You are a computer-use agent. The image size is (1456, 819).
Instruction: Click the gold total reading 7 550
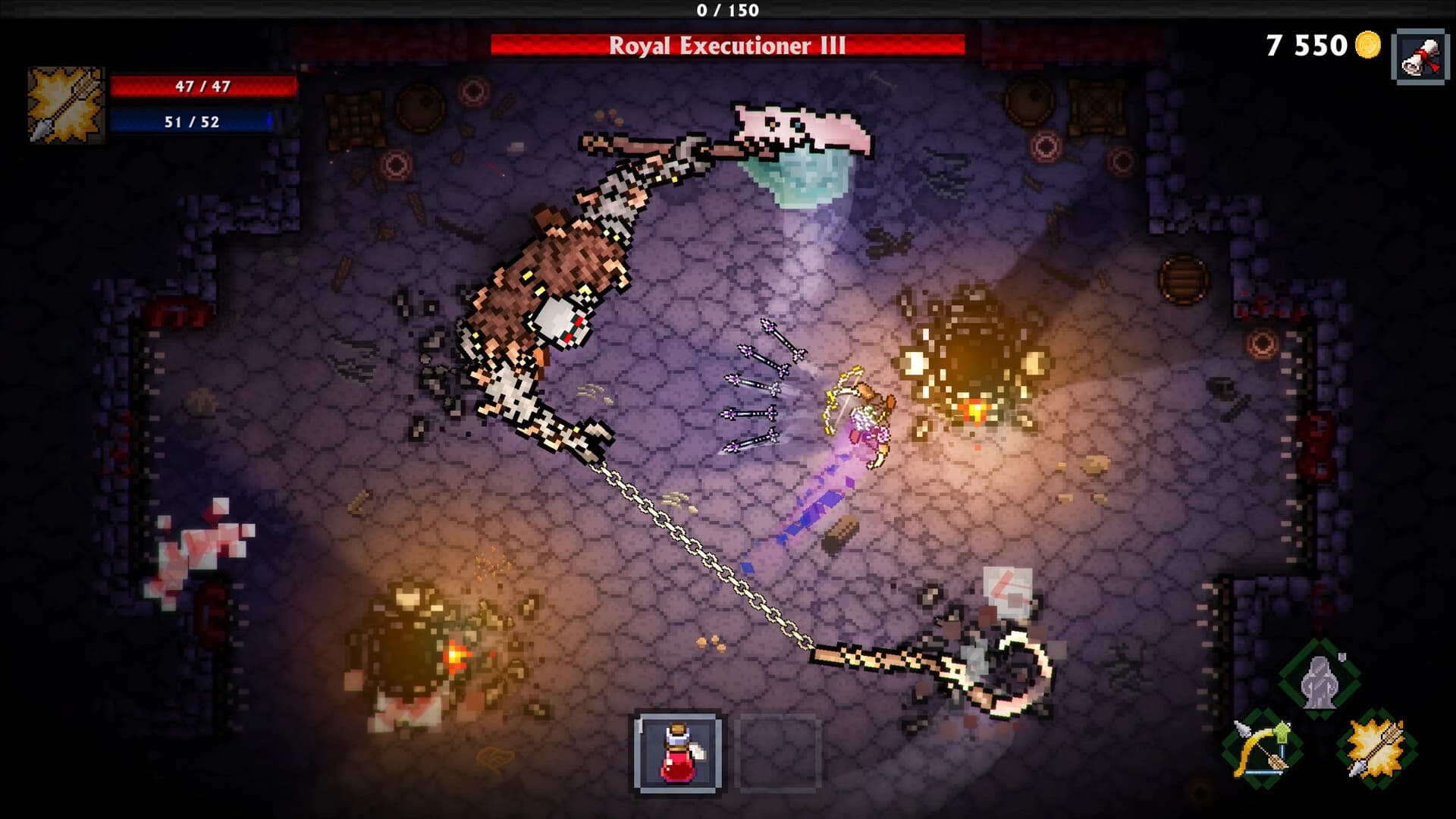click(1307, 47)
